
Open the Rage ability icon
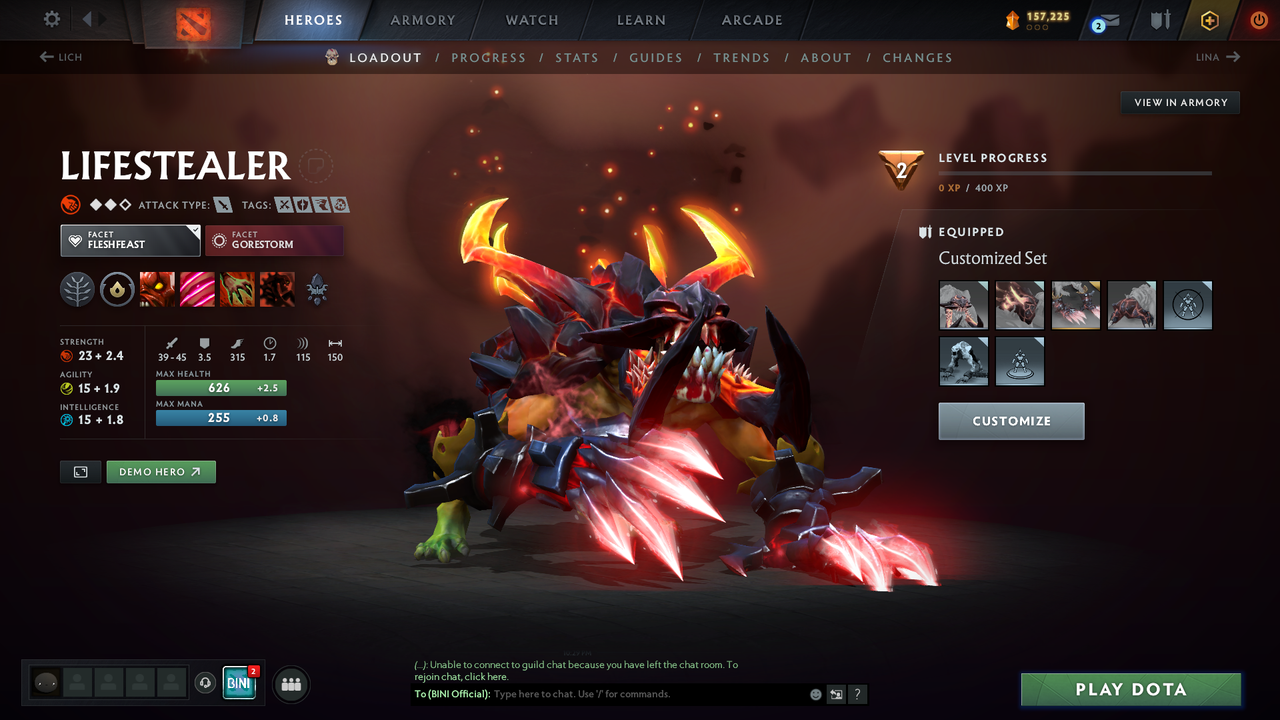[x=158, y=290]
